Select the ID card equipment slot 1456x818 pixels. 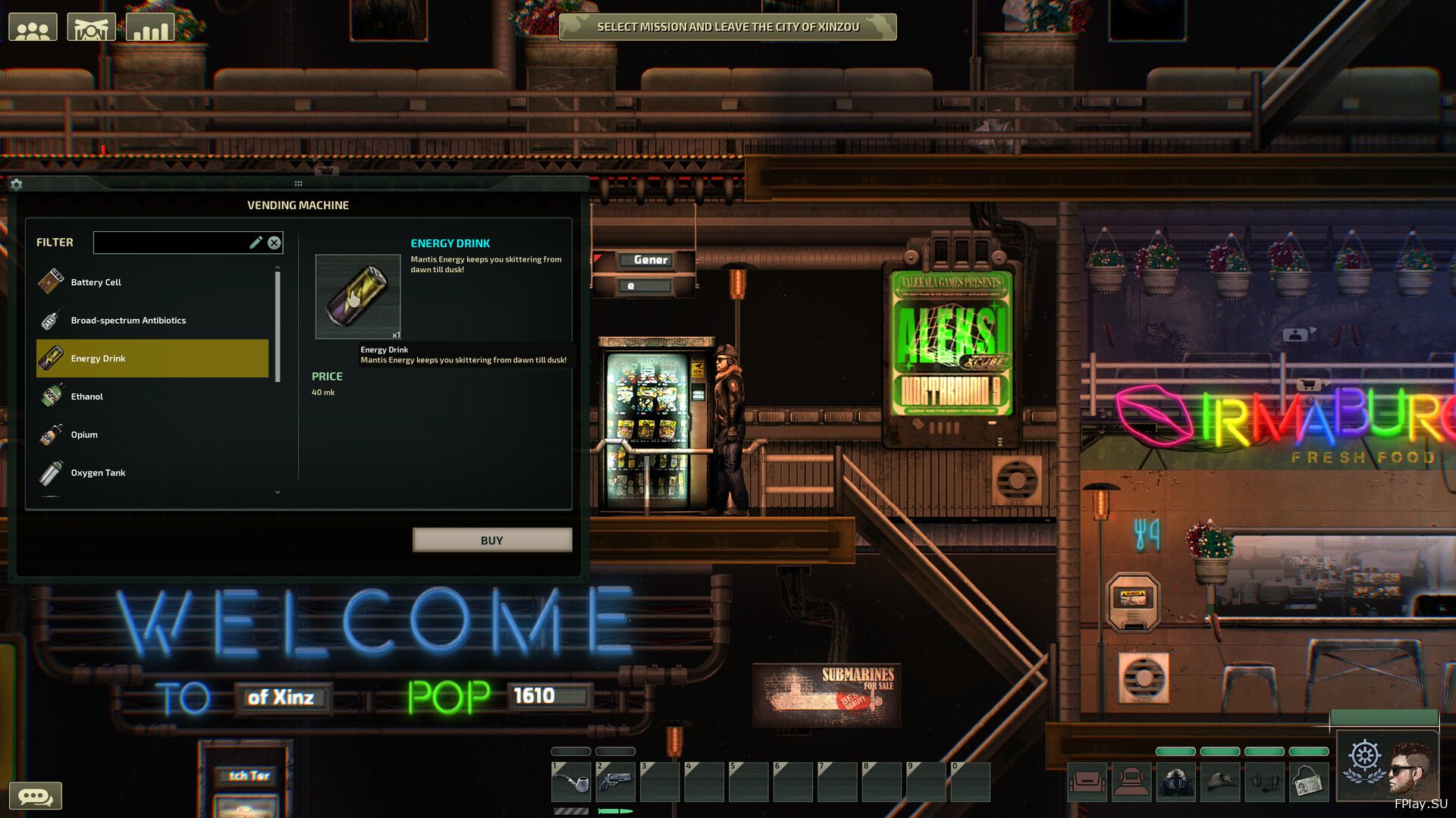pos(1308,782)
